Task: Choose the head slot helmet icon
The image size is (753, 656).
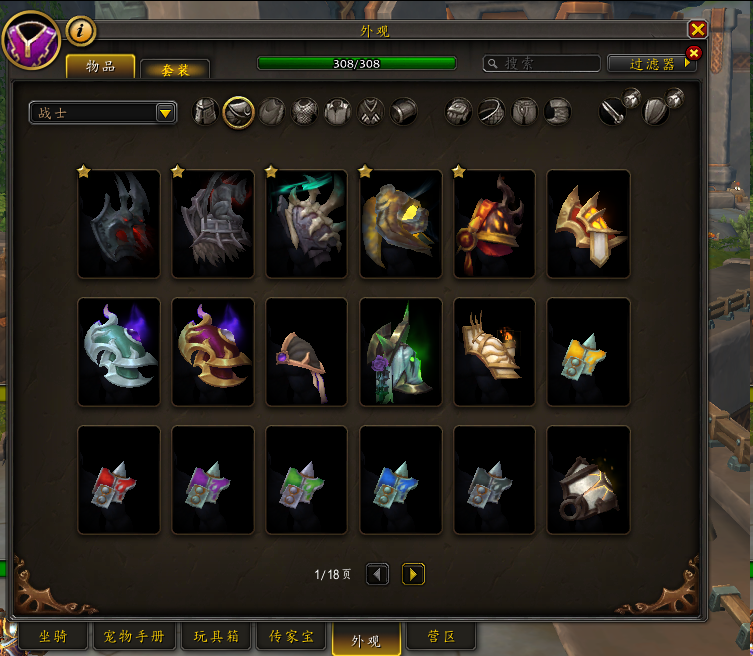Action: (206, 111)
